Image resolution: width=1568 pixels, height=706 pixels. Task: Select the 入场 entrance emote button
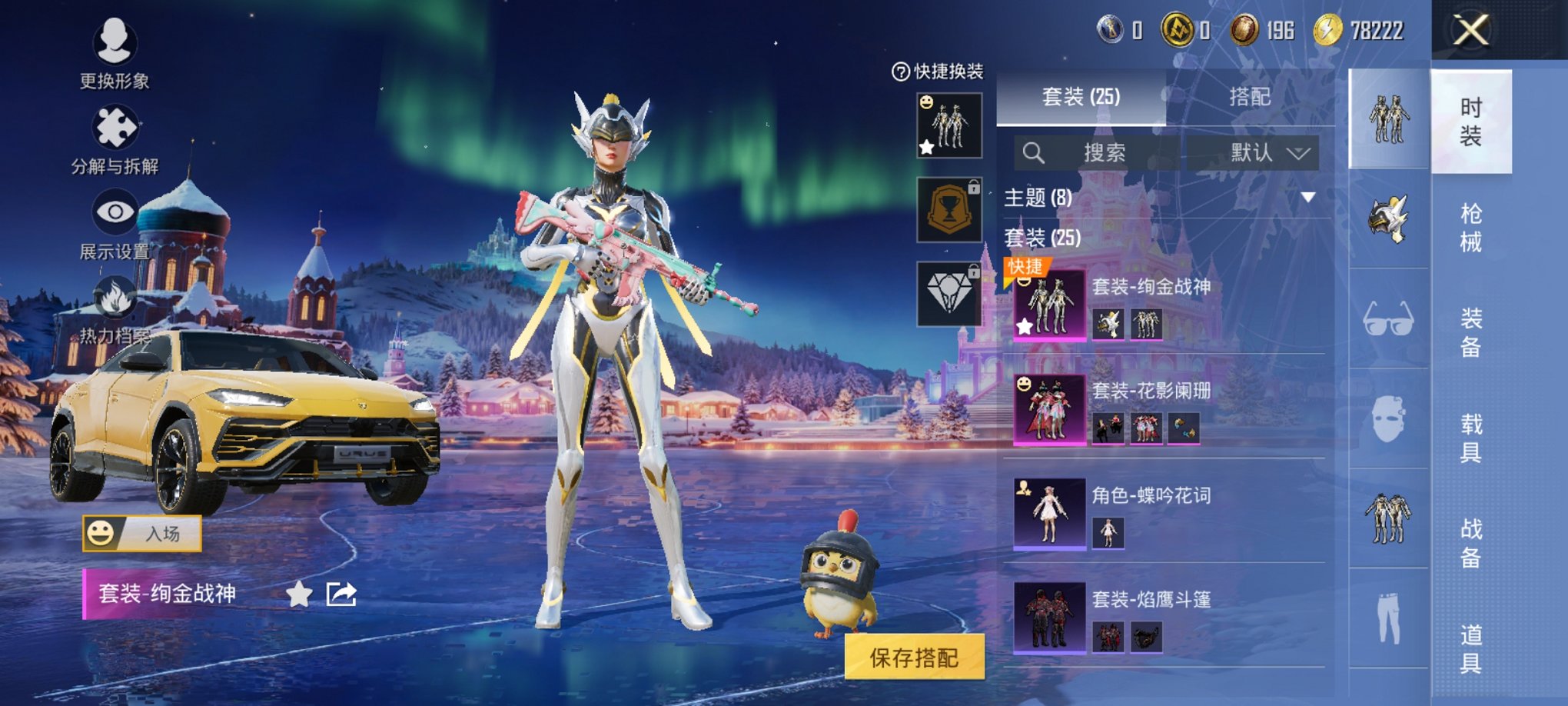point(142,533)
